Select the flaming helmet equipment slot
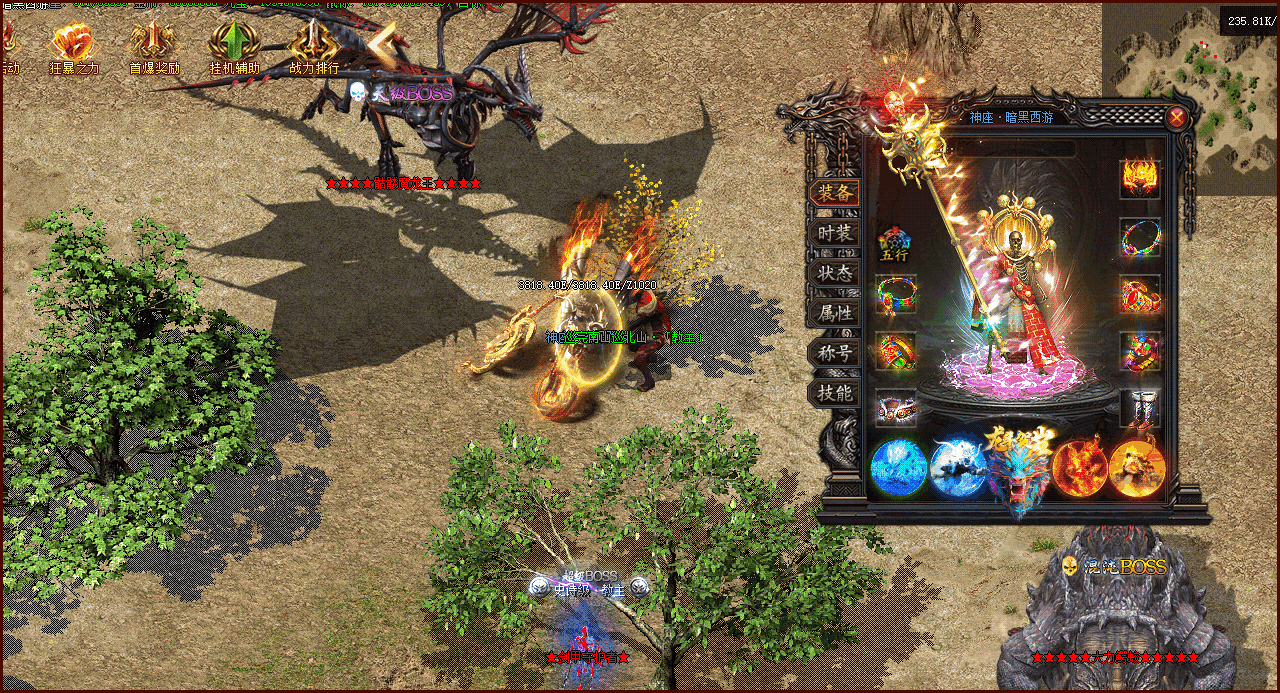 pos(1140,179)
